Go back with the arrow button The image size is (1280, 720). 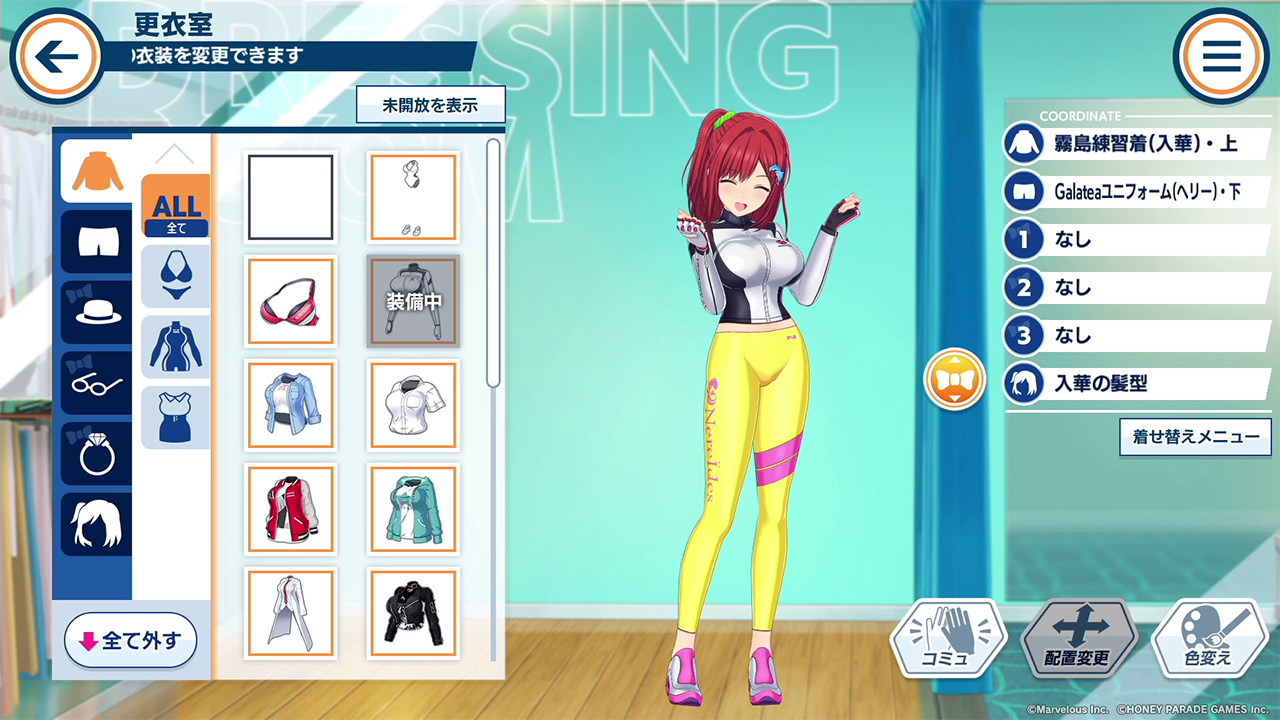(57, 56)
